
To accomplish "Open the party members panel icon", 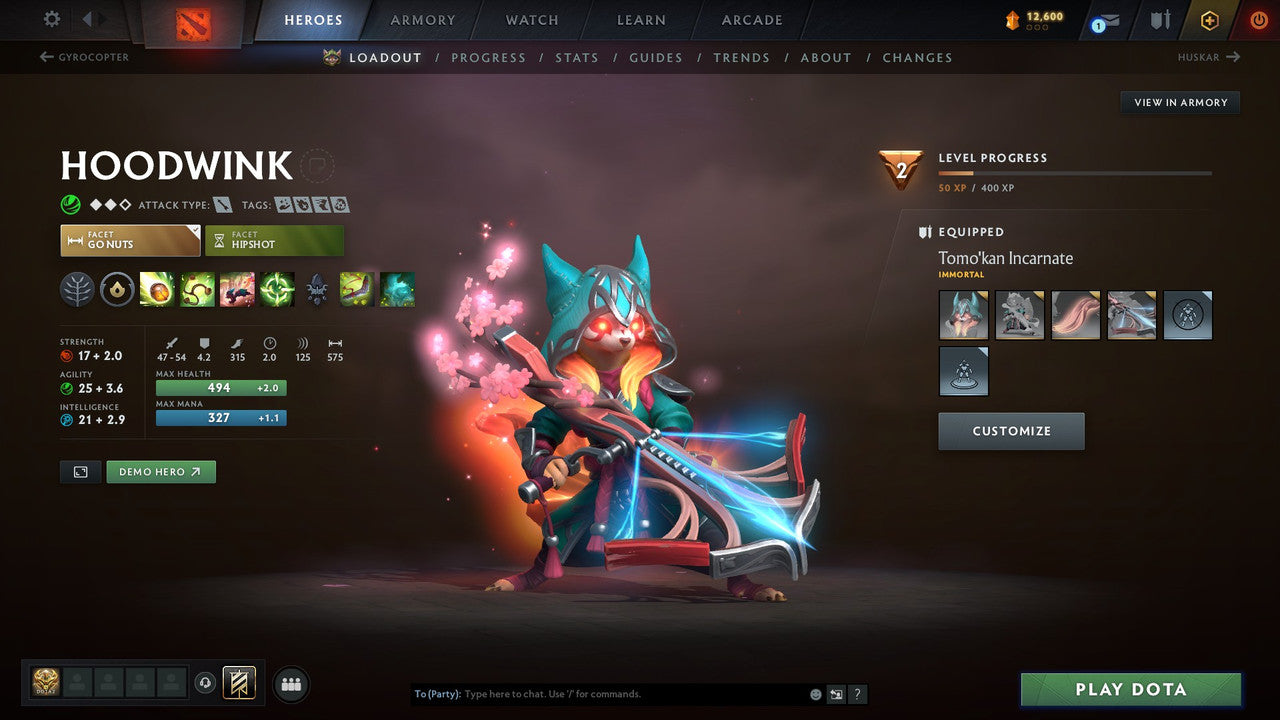I will click(290, 684).
